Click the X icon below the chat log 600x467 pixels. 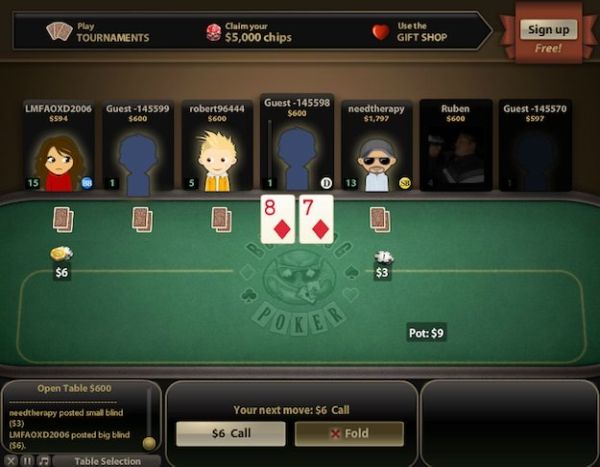tap(12, 461)
